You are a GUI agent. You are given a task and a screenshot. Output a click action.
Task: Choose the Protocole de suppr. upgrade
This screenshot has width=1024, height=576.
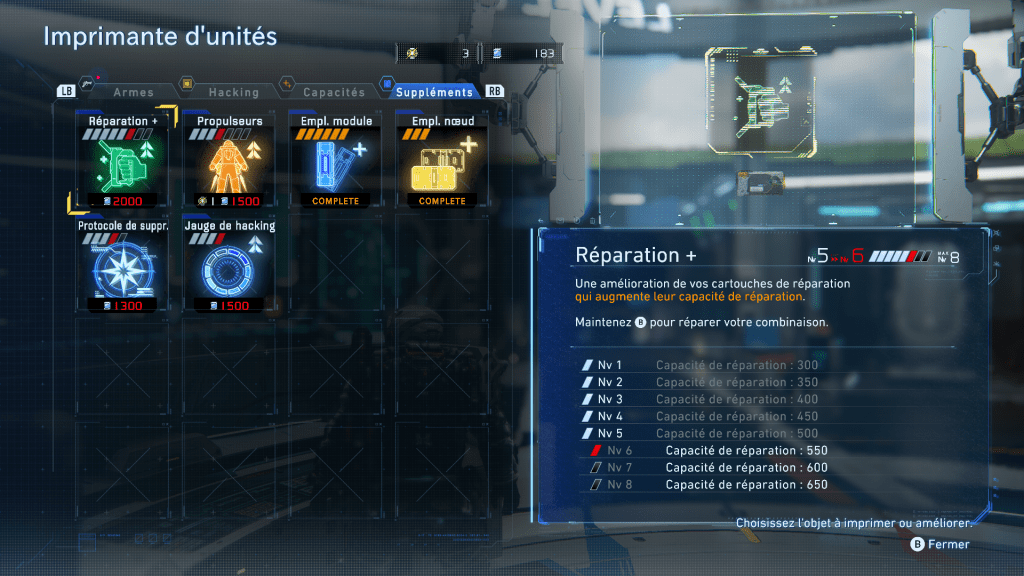click(x=123, y=267)
